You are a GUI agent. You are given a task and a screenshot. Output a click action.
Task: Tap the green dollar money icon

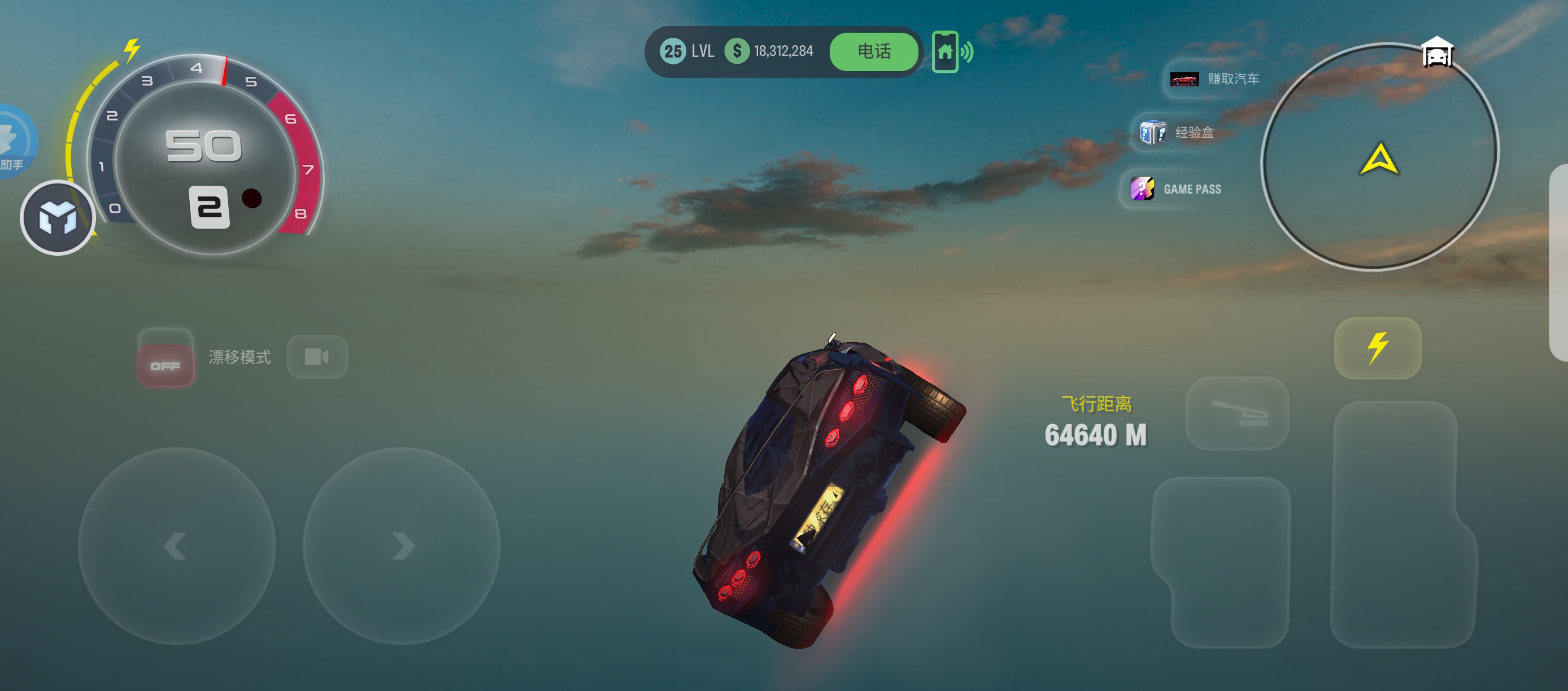[x=737, y=51]
